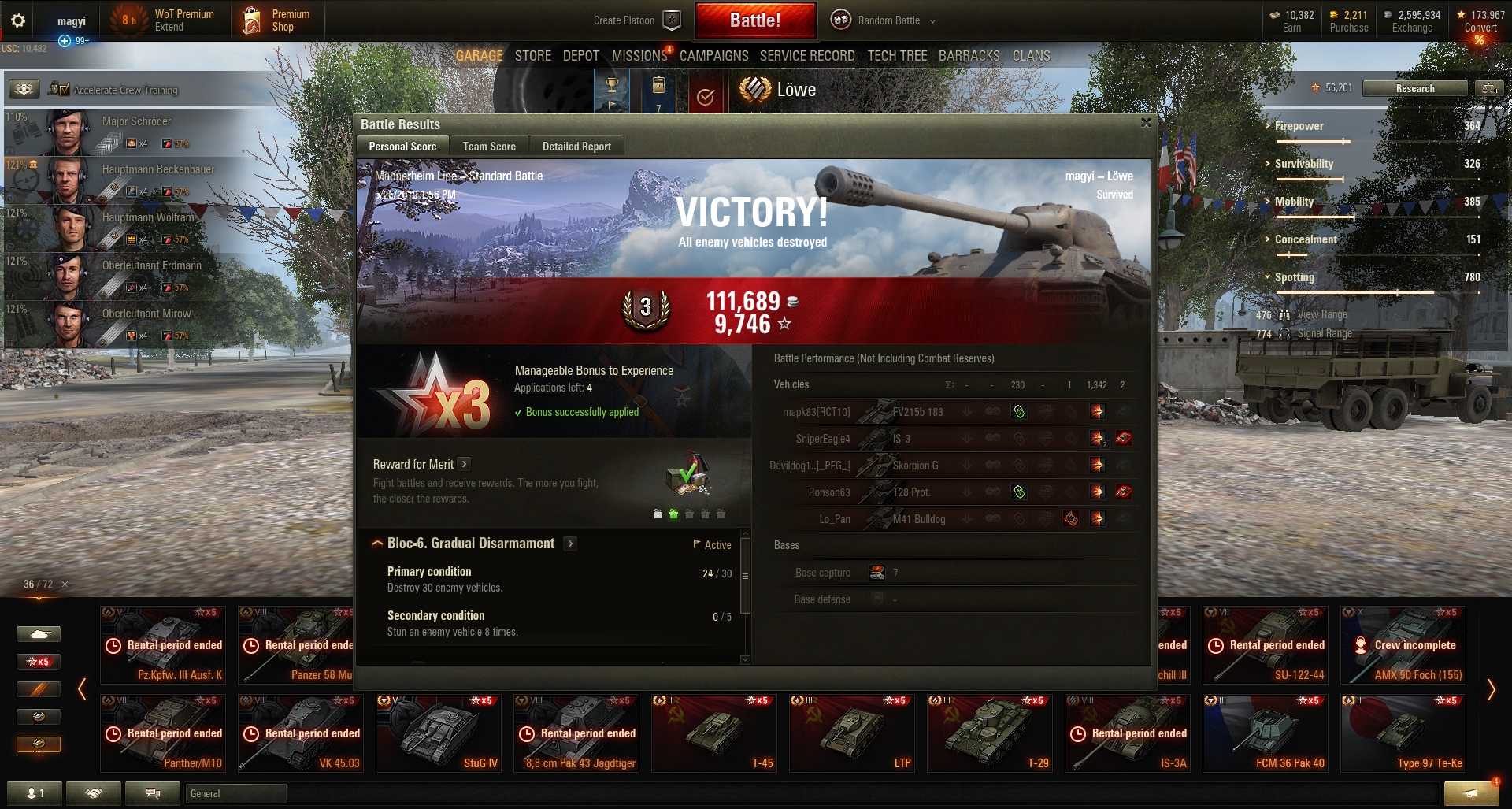Start a battle with the red Battle! button
This screenshot has width=1512, height=809.
[x=754, y=20]
